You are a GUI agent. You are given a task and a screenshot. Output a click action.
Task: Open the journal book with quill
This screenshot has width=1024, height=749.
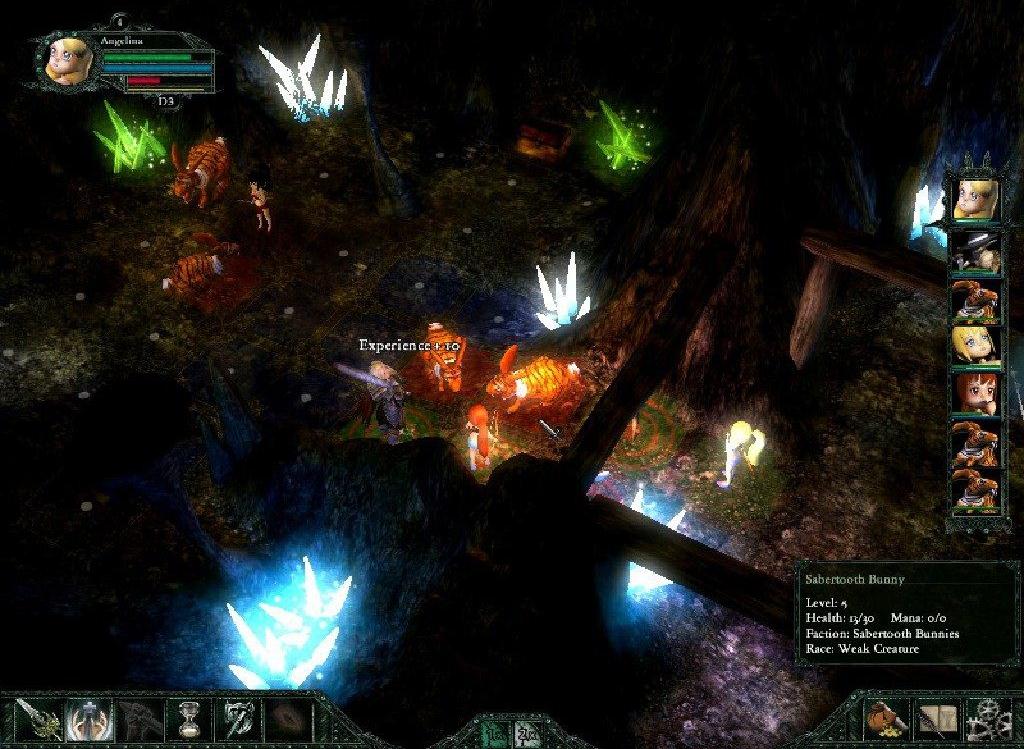click(937, 720)
